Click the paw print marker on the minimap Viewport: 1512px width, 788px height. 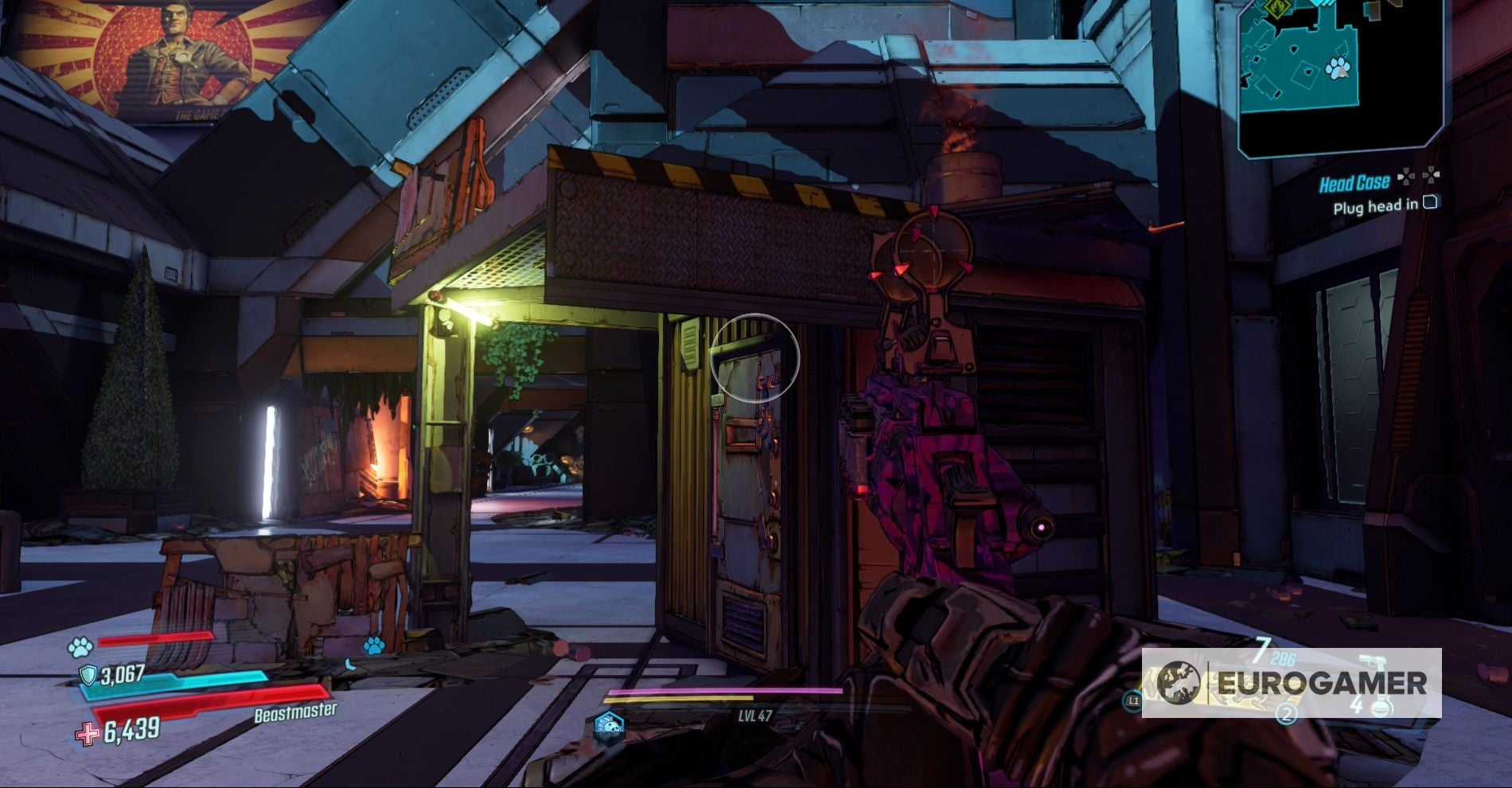click(1337, 68)
